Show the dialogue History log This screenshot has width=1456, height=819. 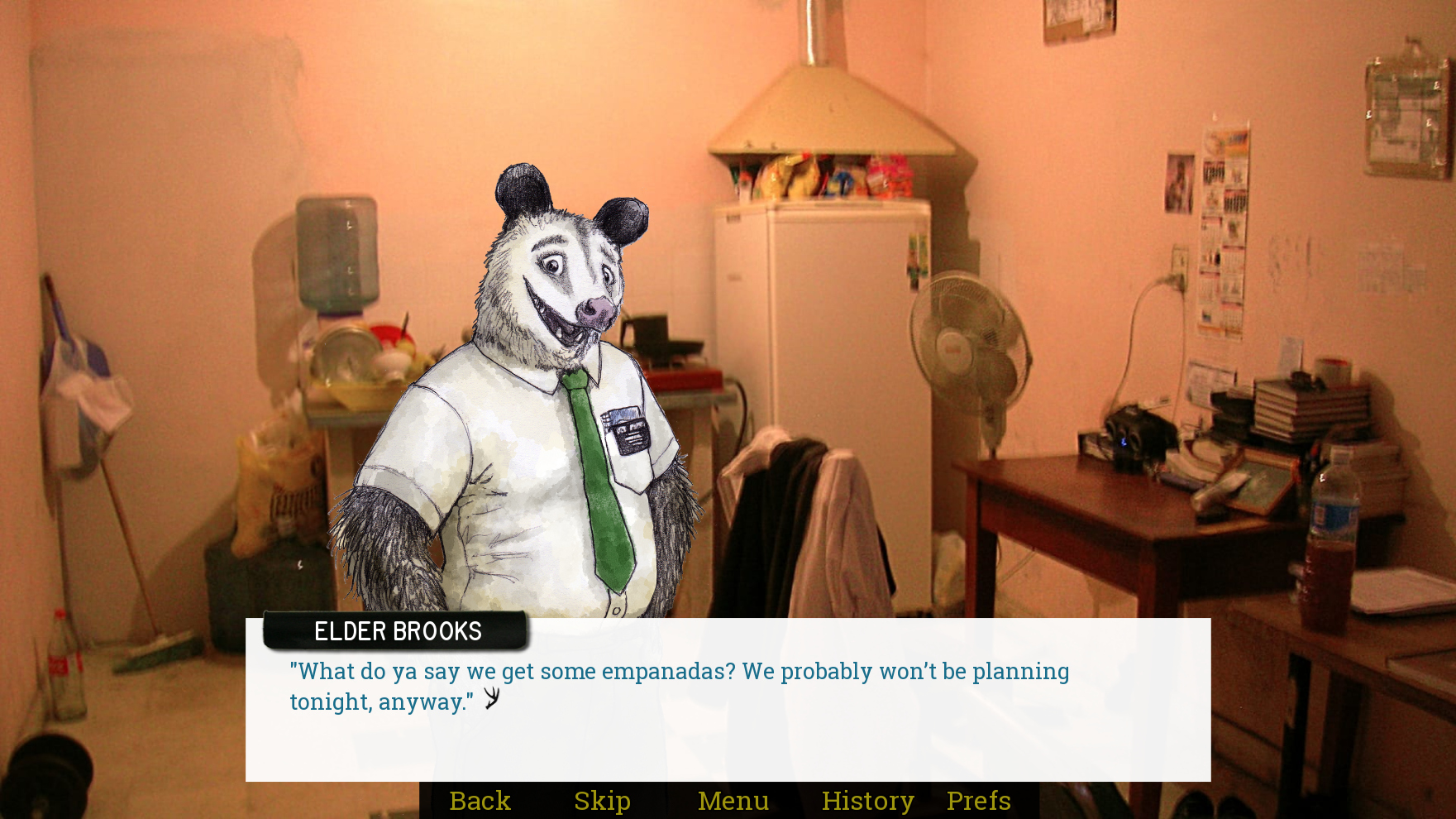coord(867,800)
